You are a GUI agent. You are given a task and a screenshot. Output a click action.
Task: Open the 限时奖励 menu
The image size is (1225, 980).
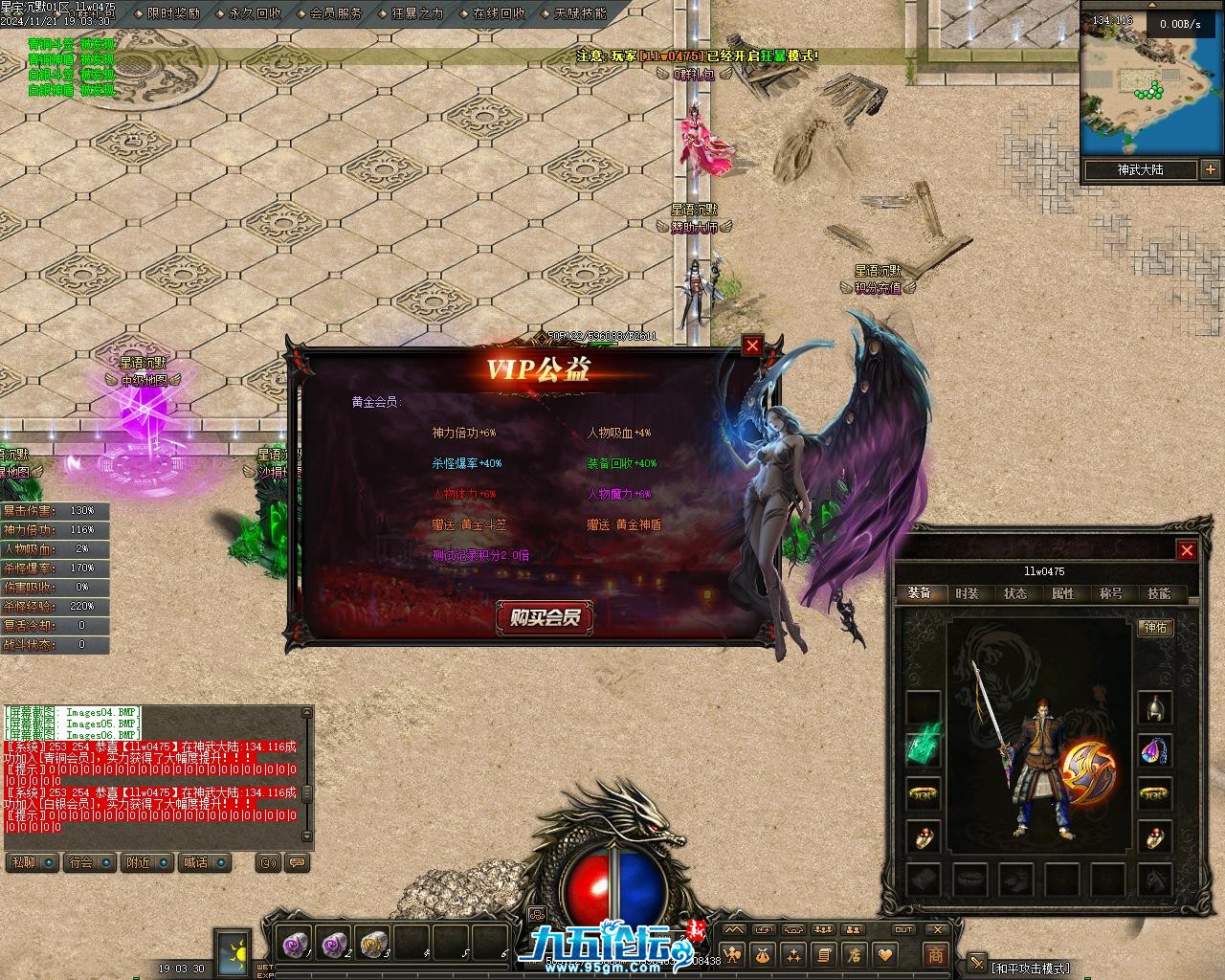tap(173, 13)
